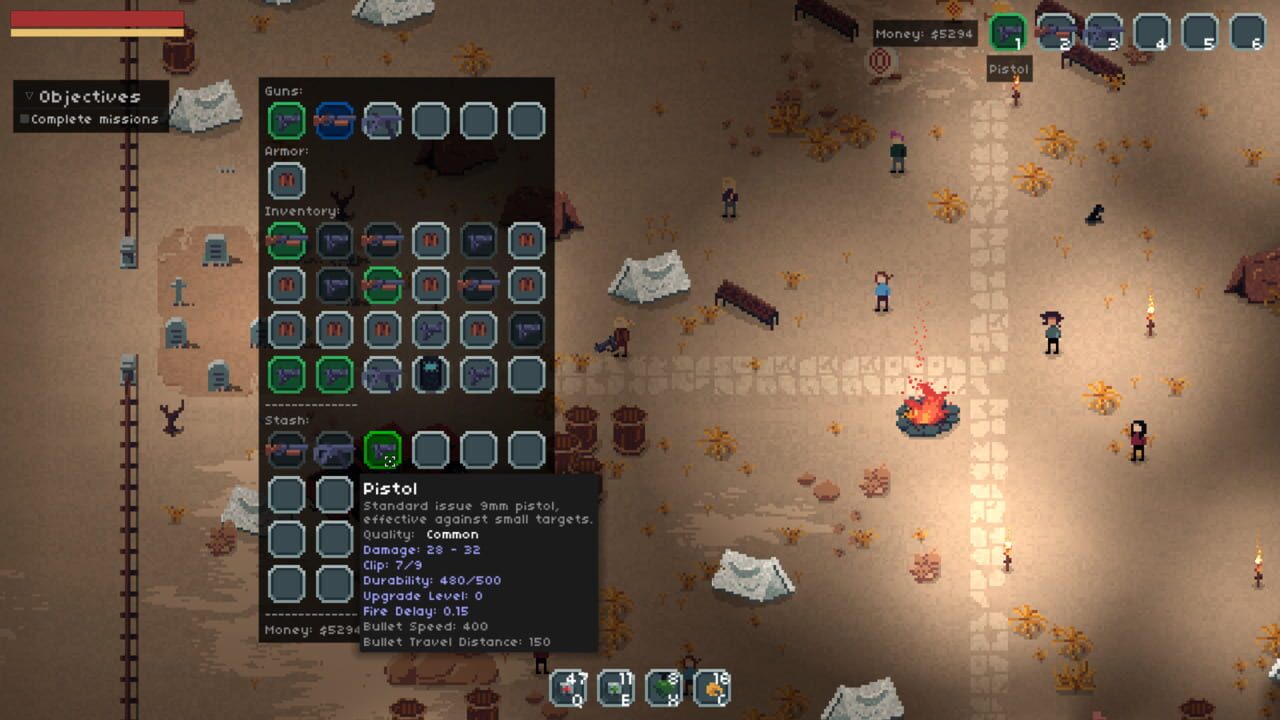Select the green pistol in the Guns row
Image resolution: width=1280 pixels, height=720 pixels.
[286, 121]
